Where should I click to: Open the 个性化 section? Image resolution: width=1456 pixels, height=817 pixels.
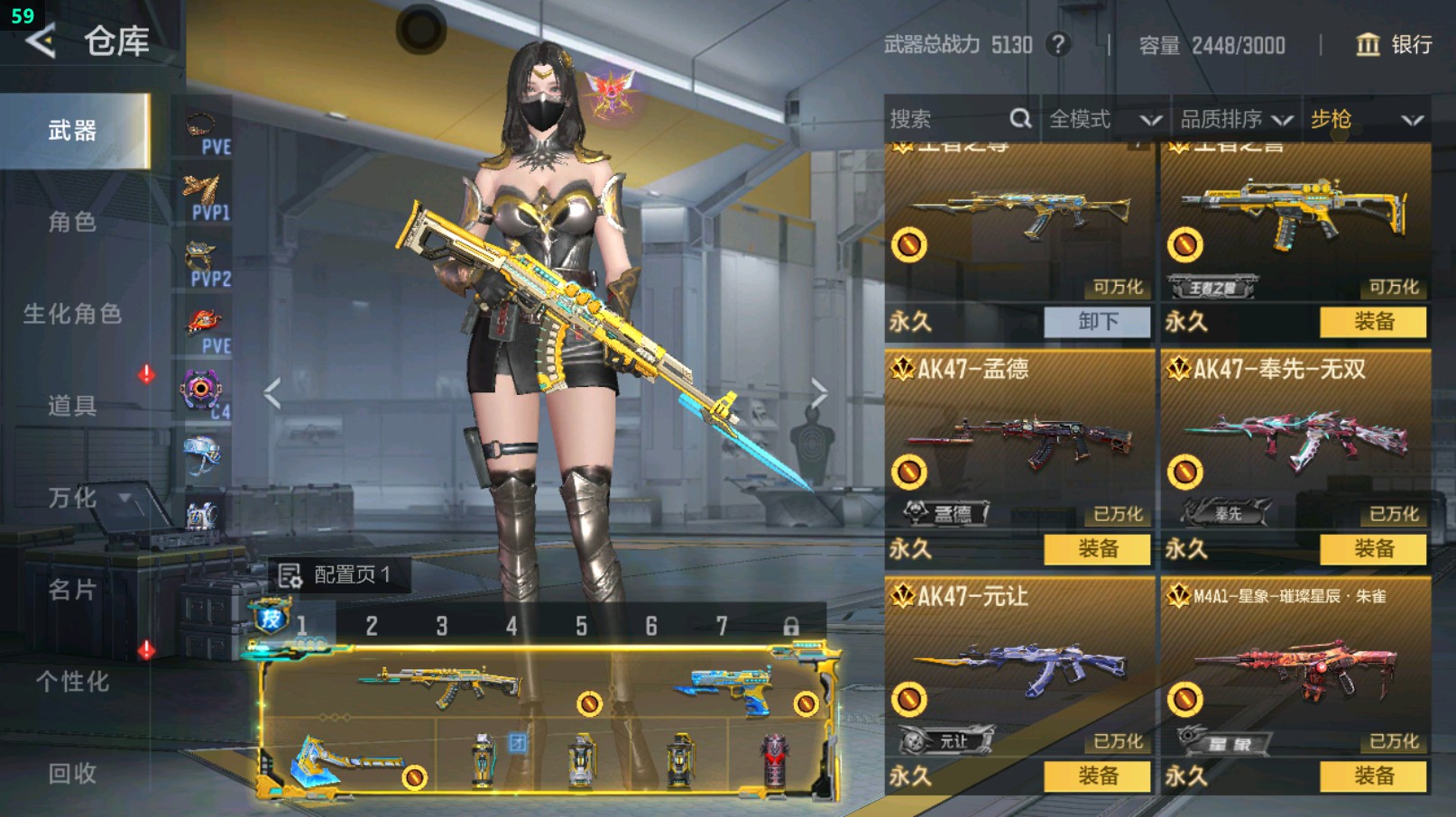(x=72, y=682)
